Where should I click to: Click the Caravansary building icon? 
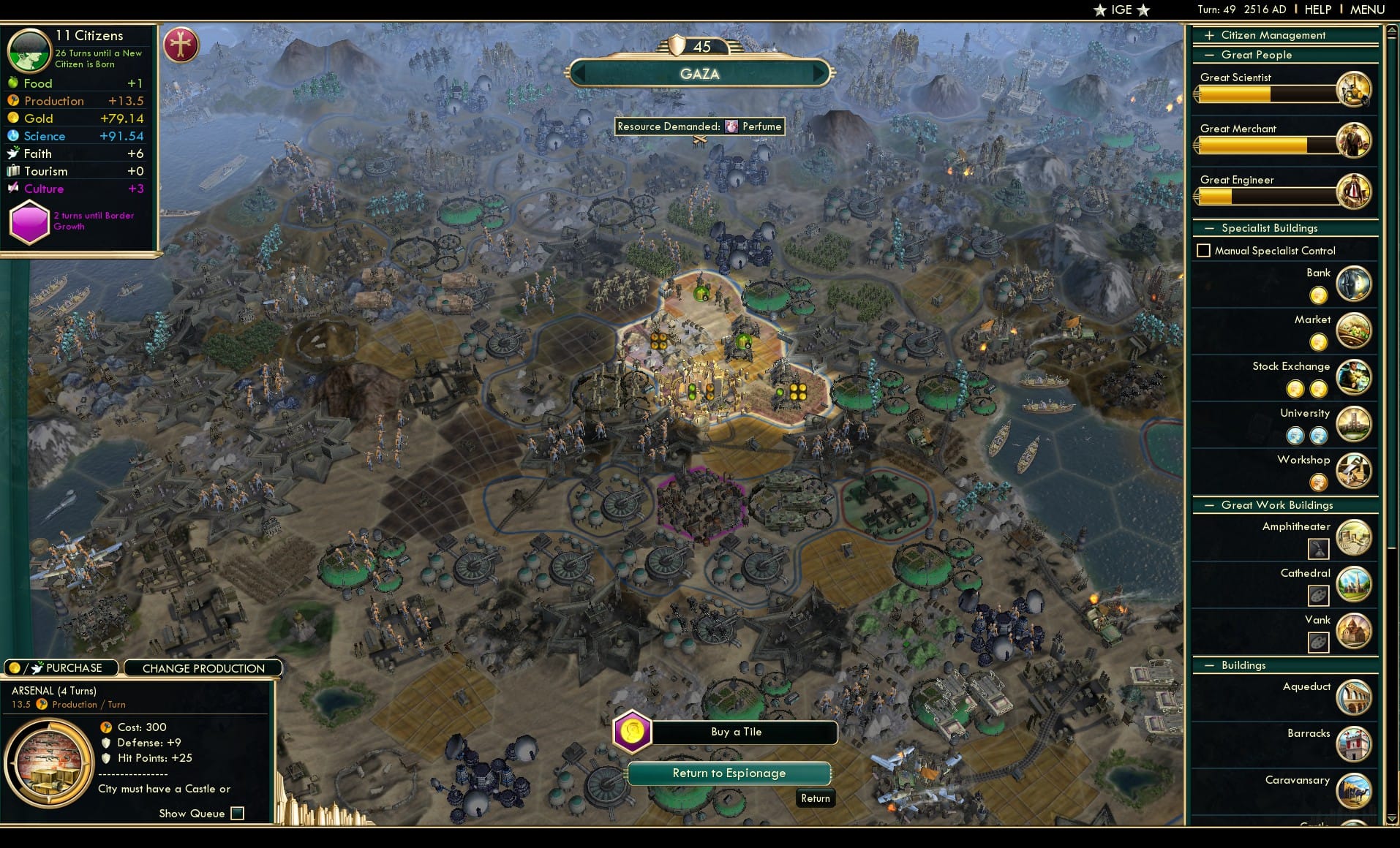[1354, 790]
